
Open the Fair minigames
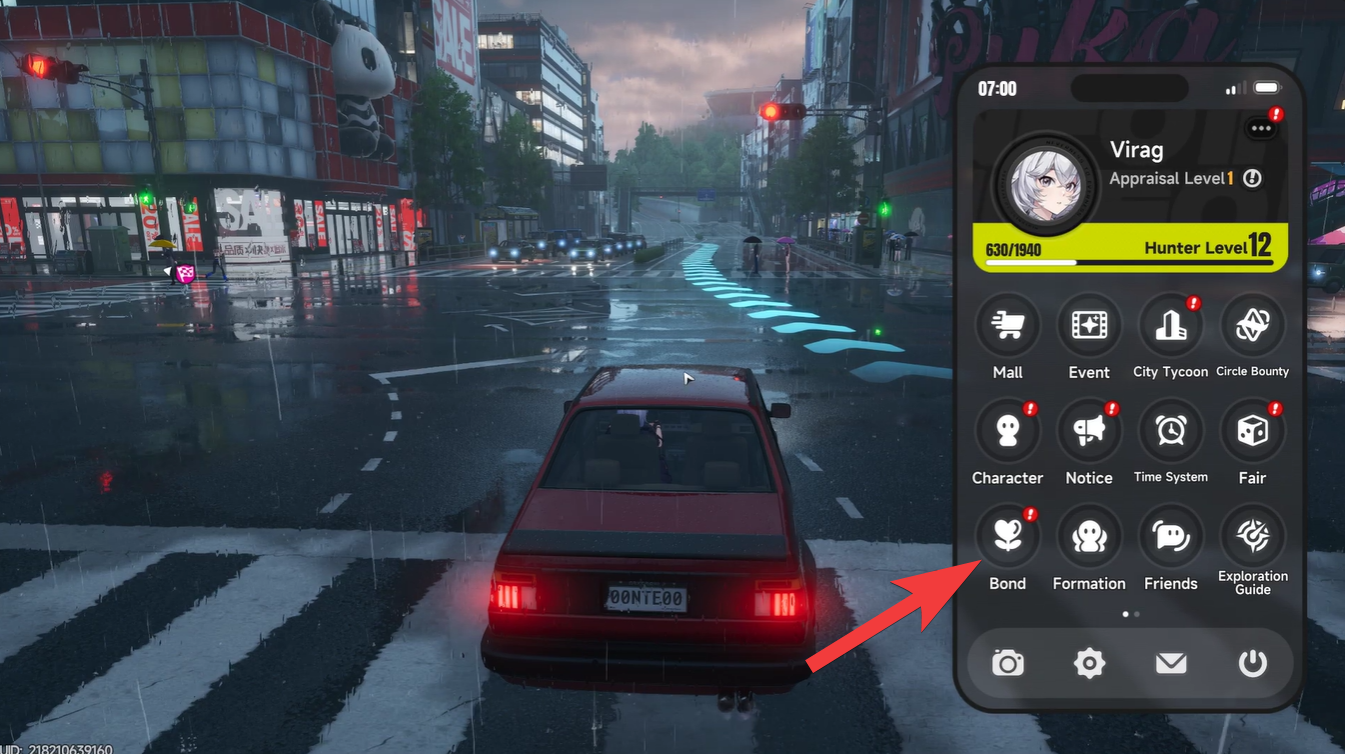coord(1253,431)
